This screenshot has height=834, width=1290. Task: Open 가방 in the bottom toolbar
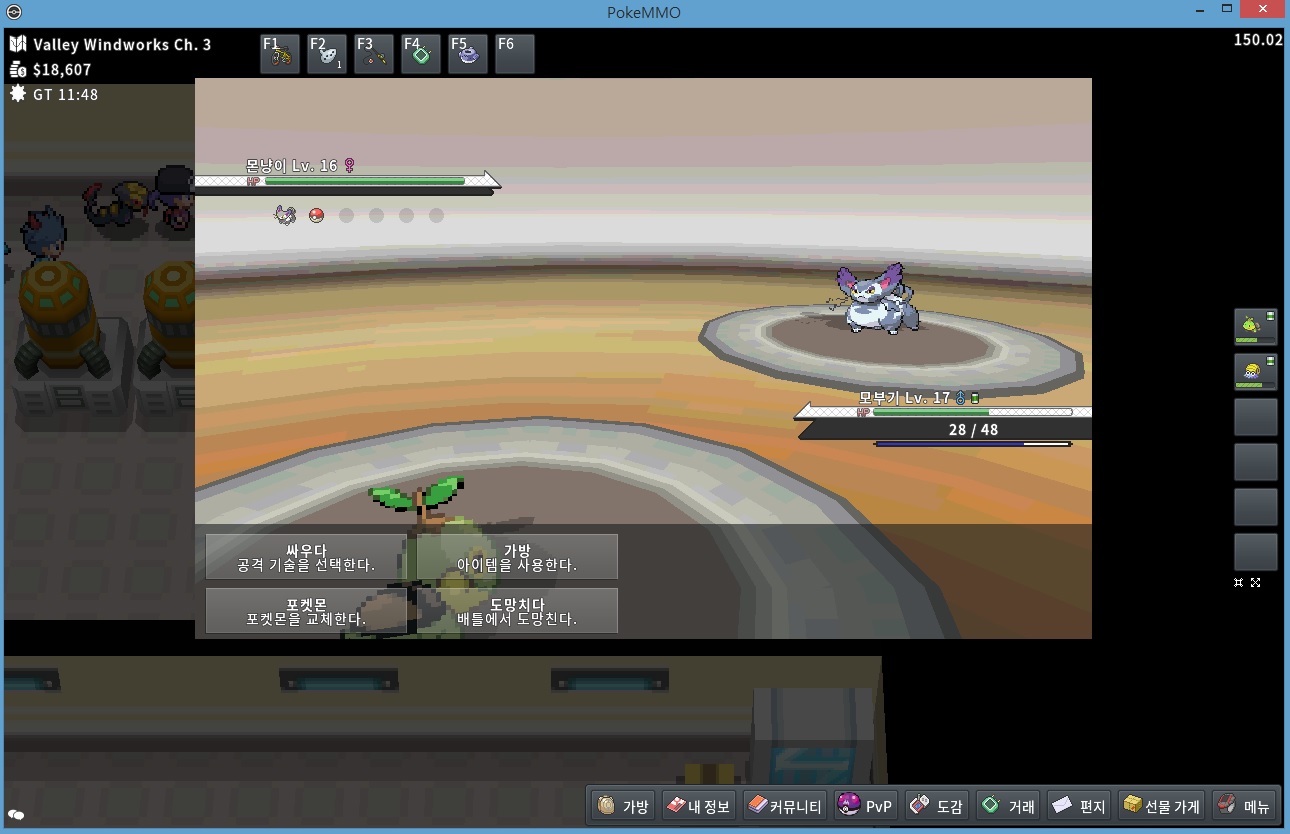pyautogui.click(x=623, y=806)
